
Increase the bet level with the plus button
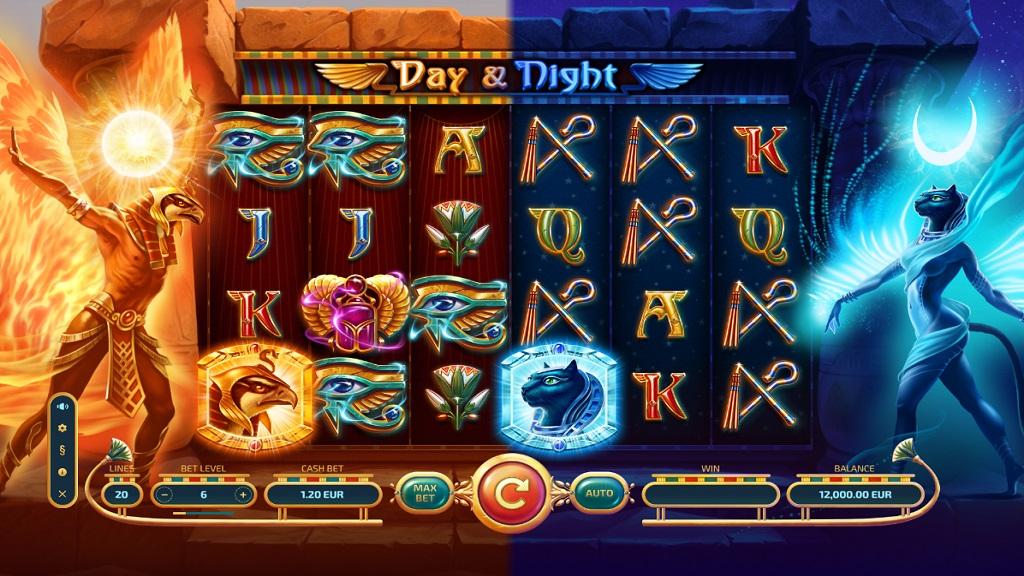(241, 494)
